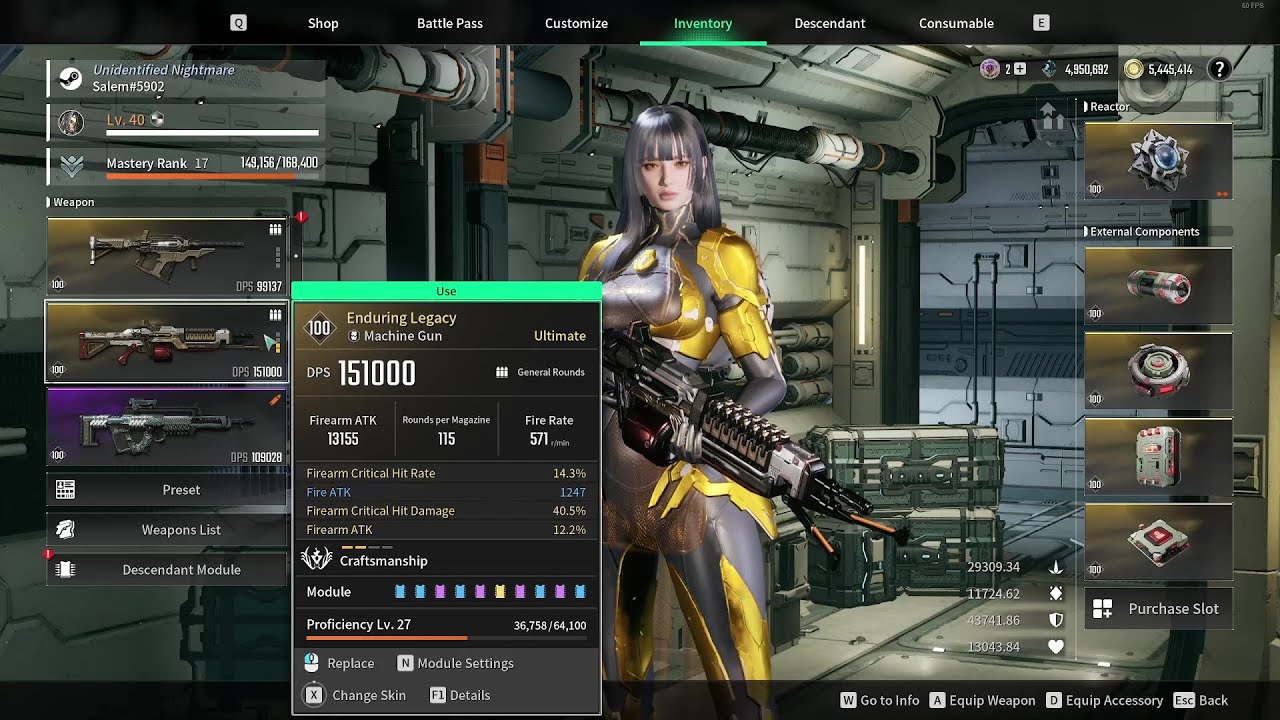Choose the purple weapon slot with 109028 DPS
This screenshot has width=1280, height=720.
166,427
